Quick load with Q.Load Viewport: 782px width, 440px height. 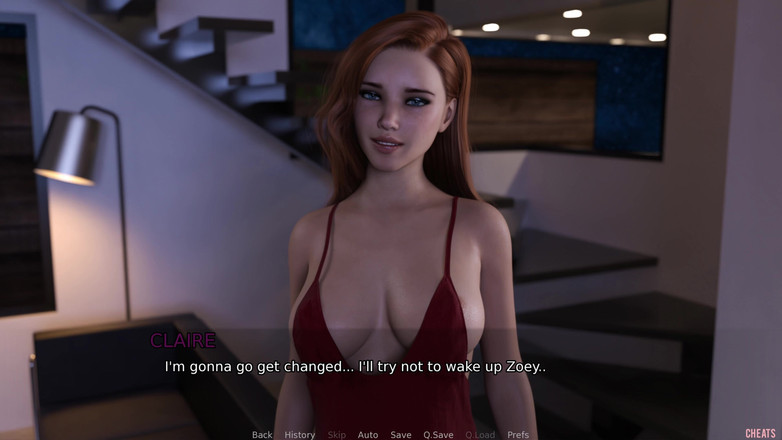click(x=479, y=435)
